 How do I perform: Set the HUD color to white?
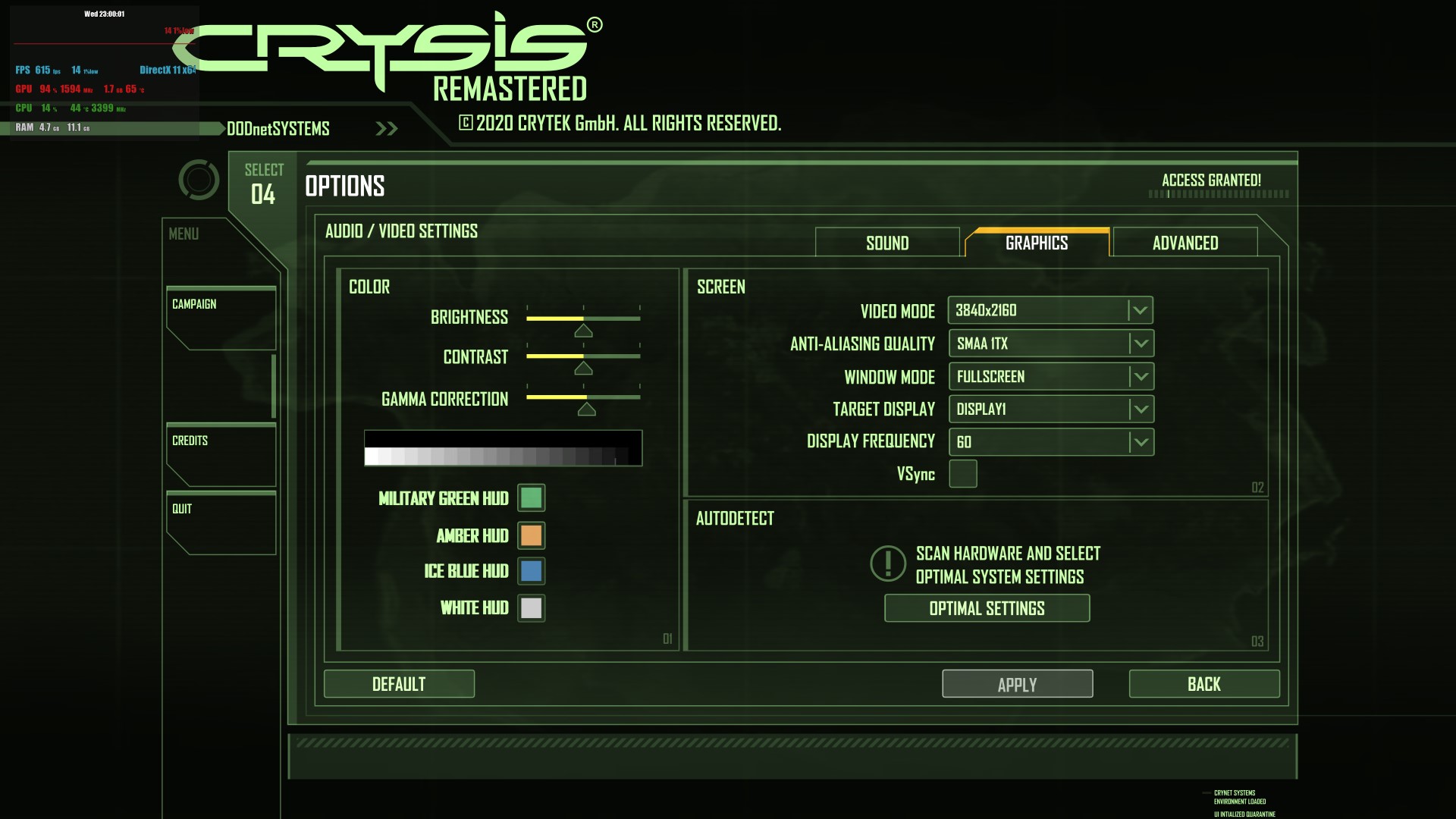pyautogui.click(x=531, y=607)
